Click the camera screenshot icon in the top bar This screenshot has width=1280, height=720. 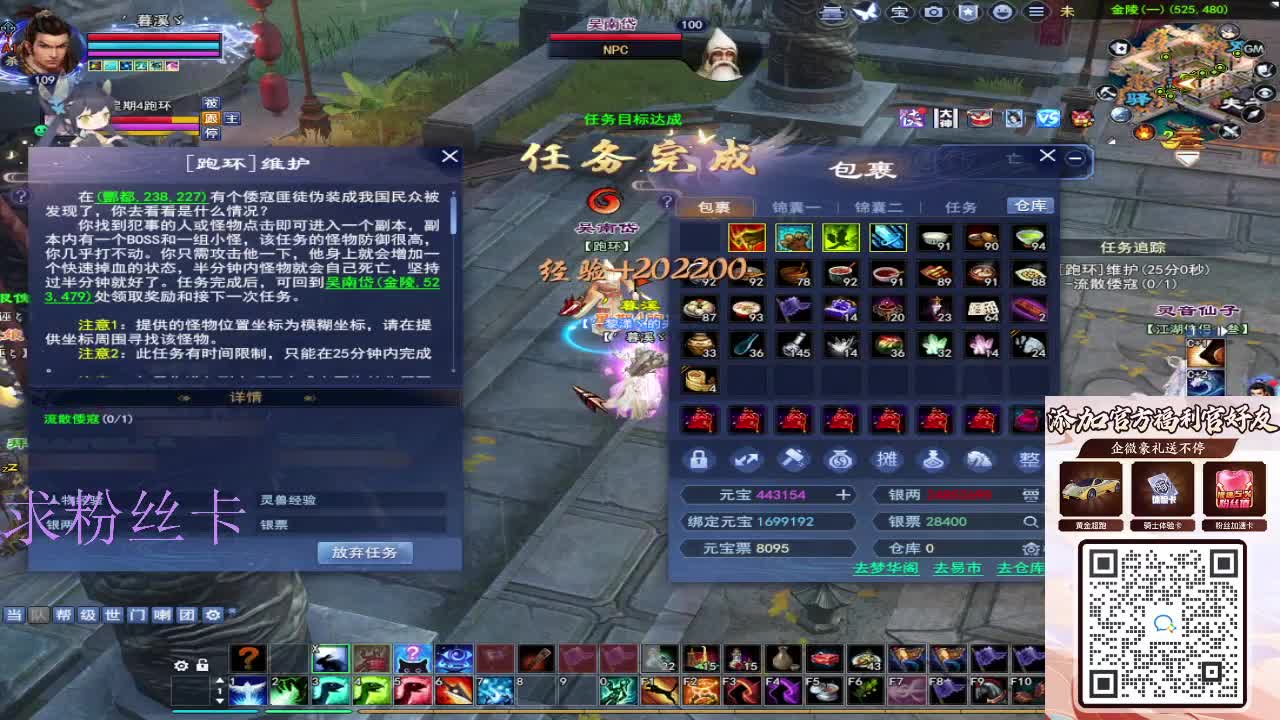click(x=933, y=13)
